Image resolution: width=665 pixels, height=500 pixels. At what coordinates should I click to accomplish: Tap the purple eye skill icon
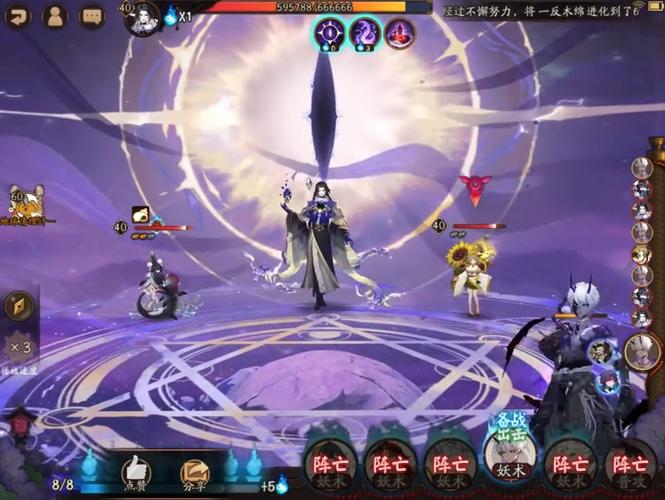(329, 33)
